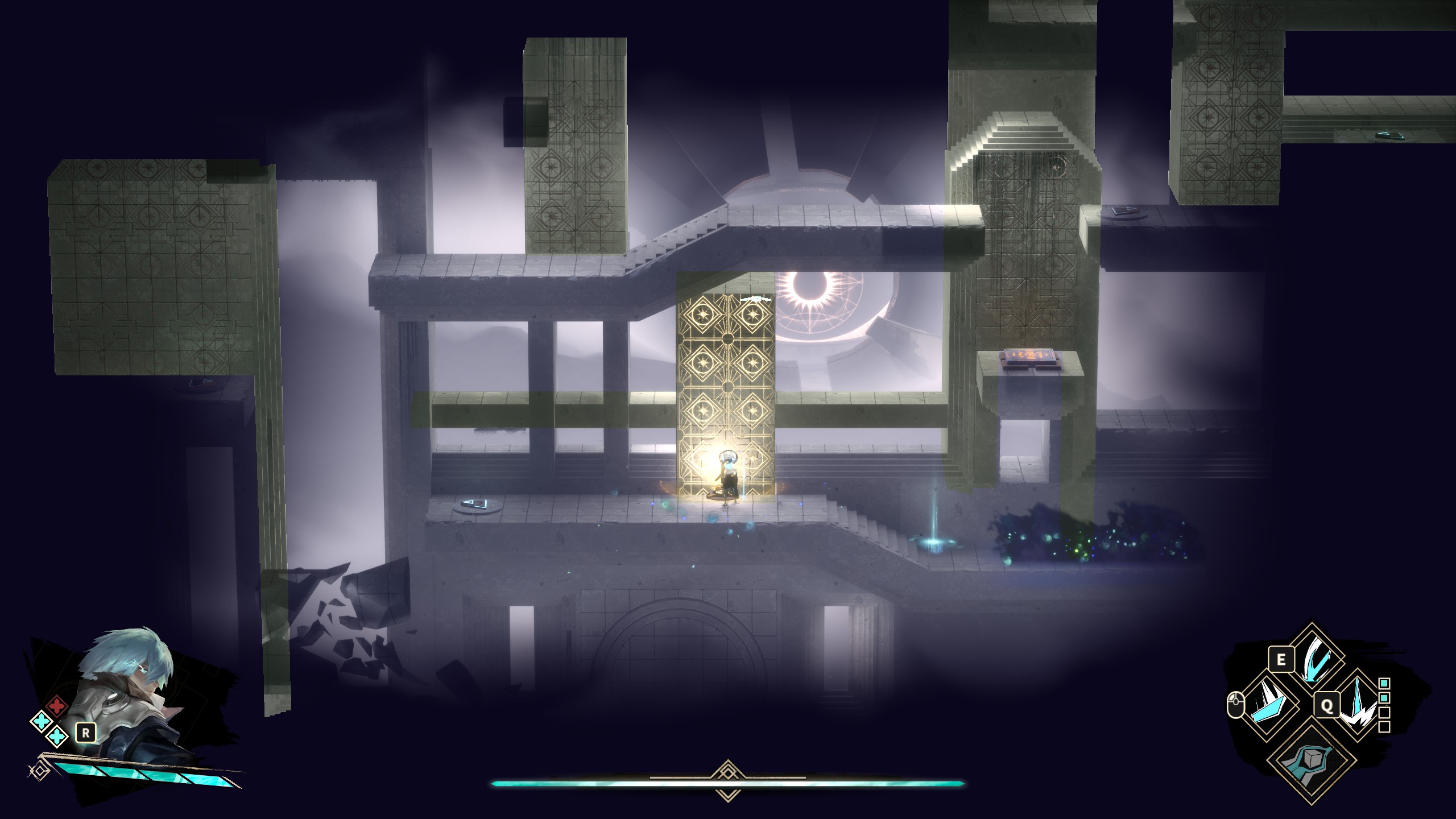The image size is (1456, 819).
Task: Select the red cross healing charge
Action: 56,706
